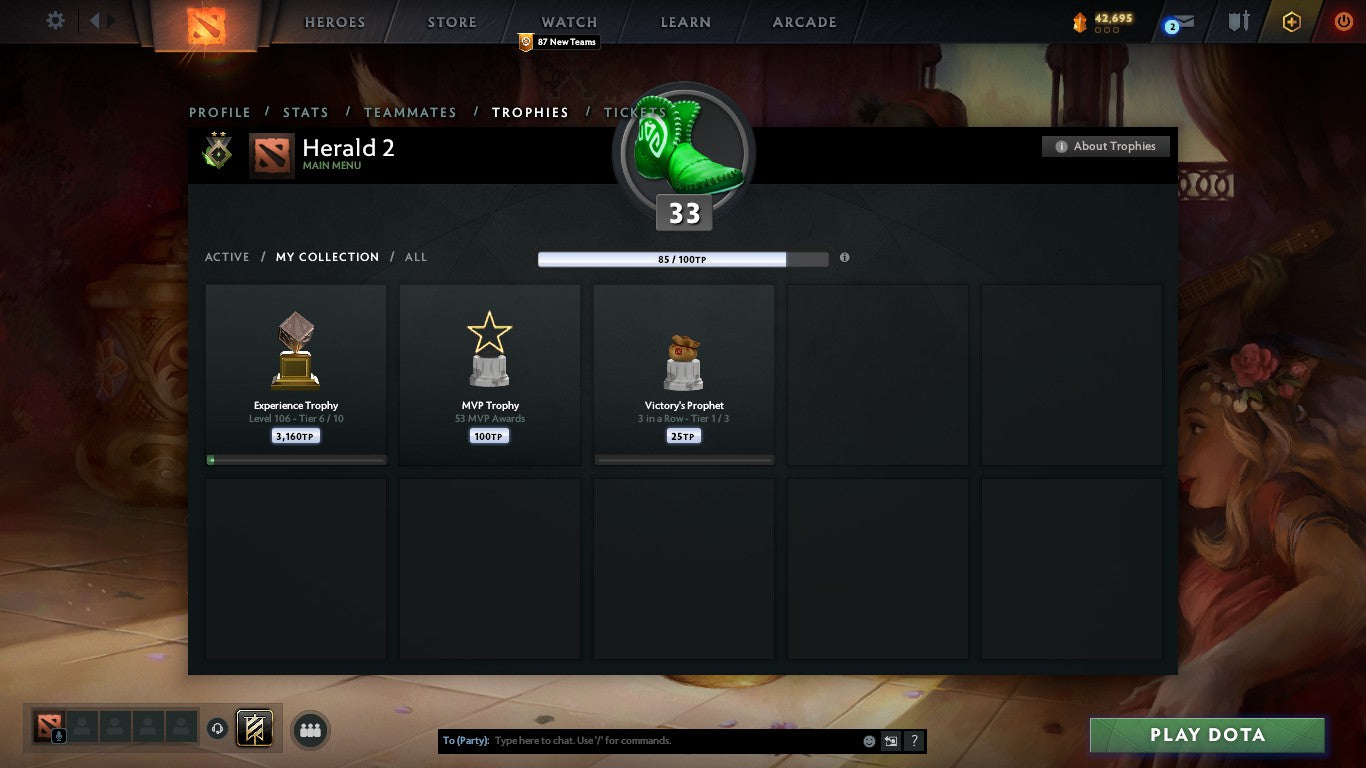Screen dimensions: 1366x768
Task: Open the friends list icon
Action: pyautogui.click(x=311, y=730)
